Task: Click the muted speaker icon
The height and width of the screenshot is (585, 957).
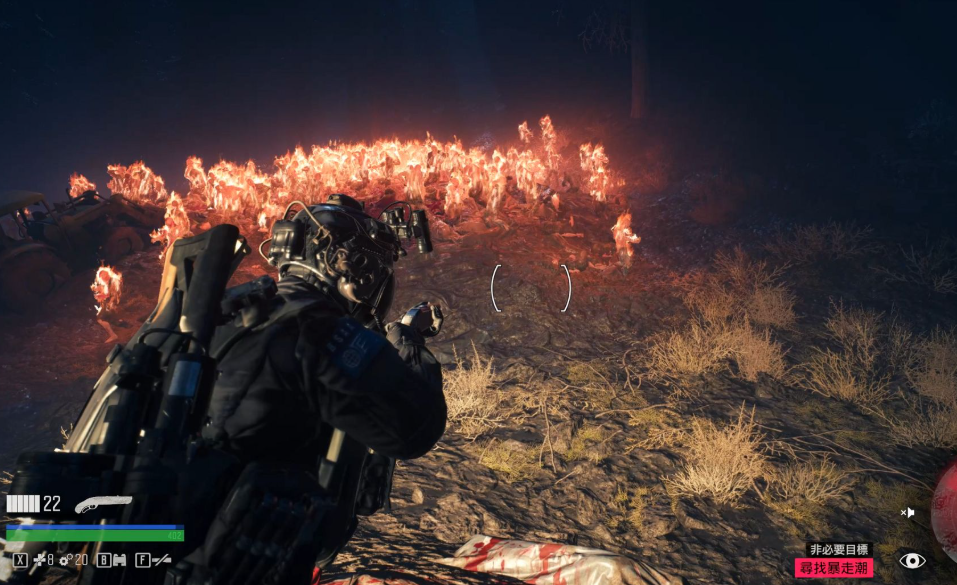Action: pos(907,513)
